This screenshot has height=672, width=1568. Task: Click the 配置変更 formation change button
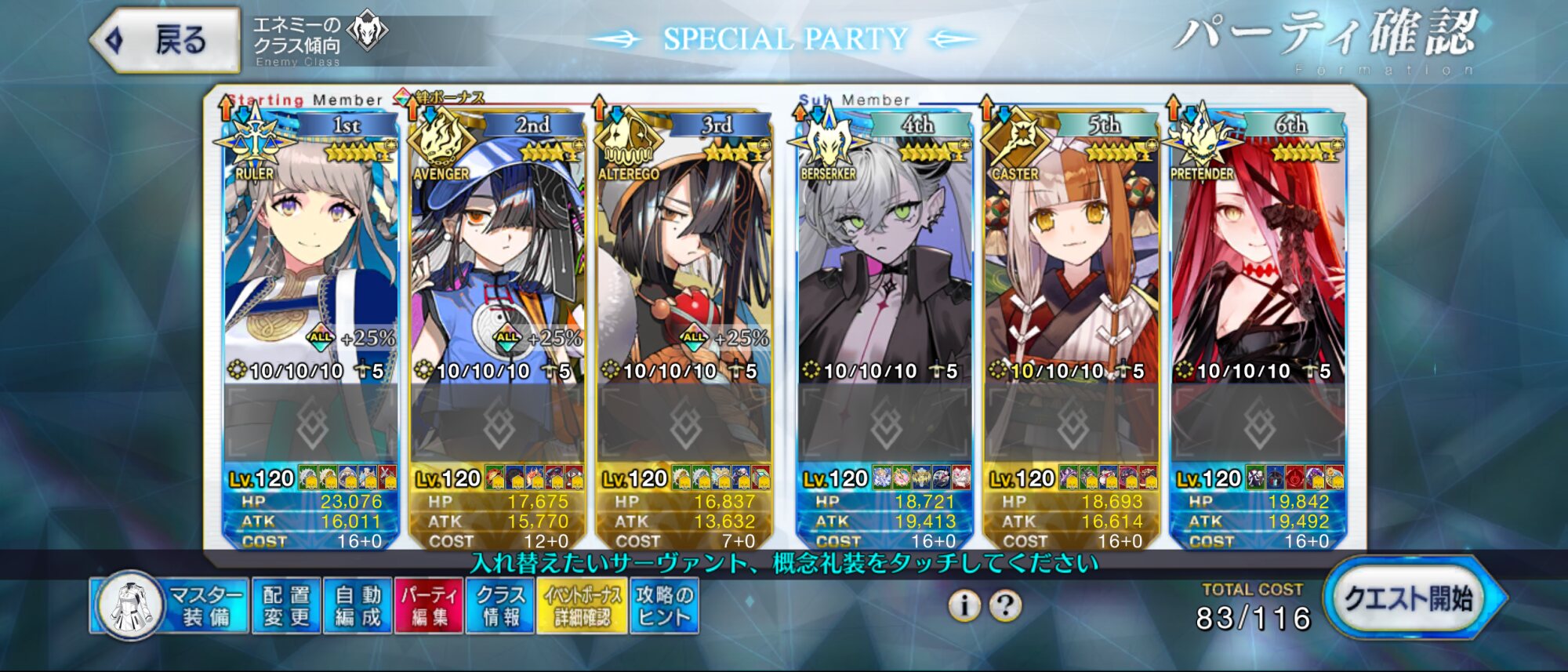click(x=286, y=606)
